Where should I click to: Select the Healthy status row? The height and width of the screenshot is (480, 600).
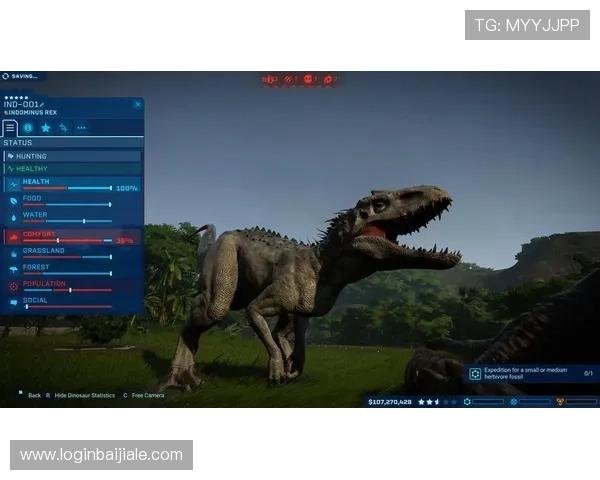(x=72, y=169)
